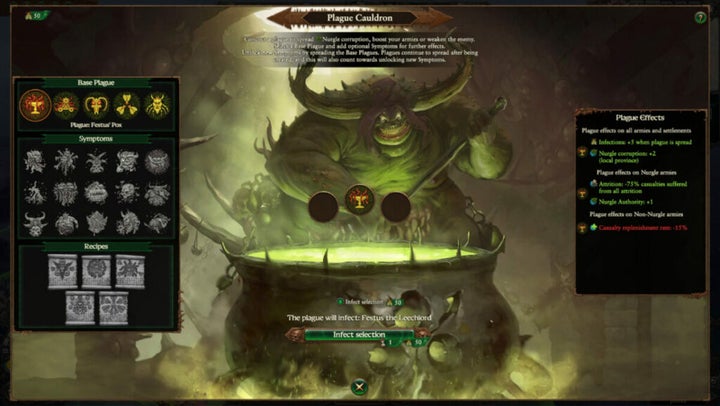The image size is (720, 406).
Task: Click the filled plague slot above the cauldron
Action: [359, 201]
